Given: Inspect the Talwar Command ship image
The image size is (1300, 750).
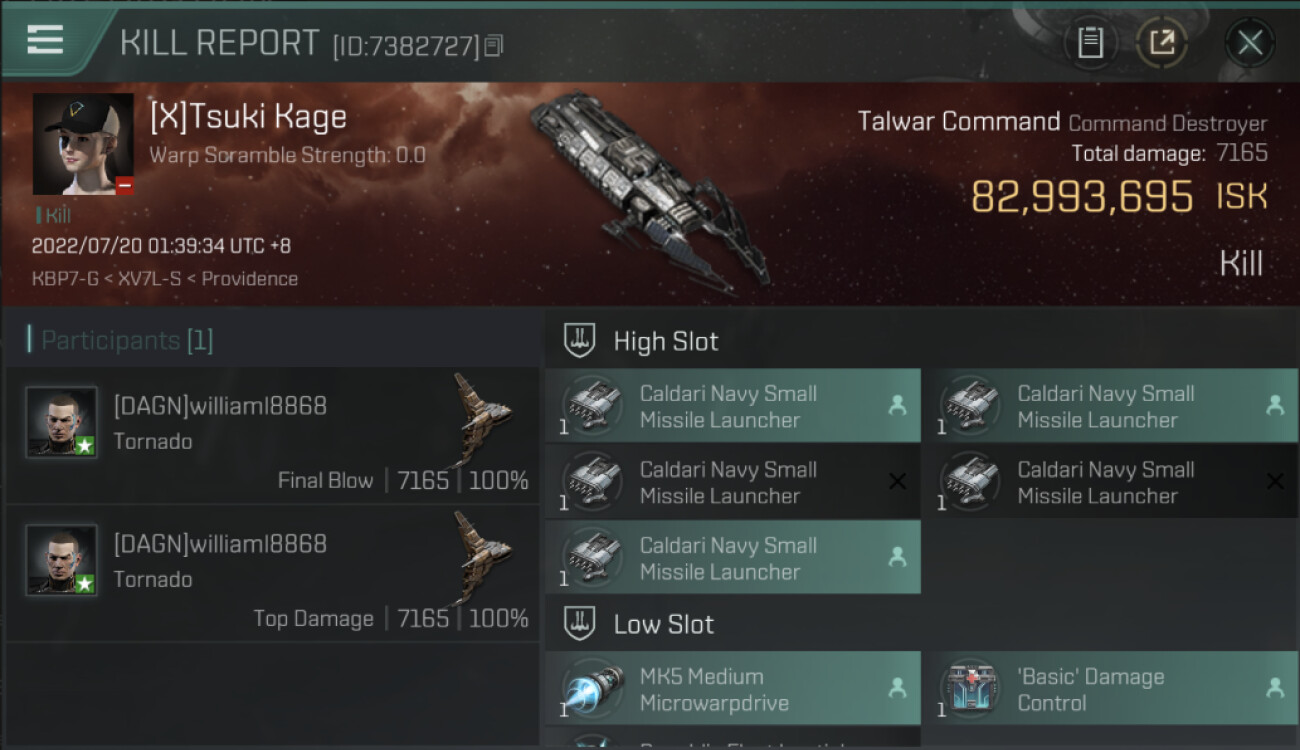Looking at the screenshot, I should [x=650, y=190].
